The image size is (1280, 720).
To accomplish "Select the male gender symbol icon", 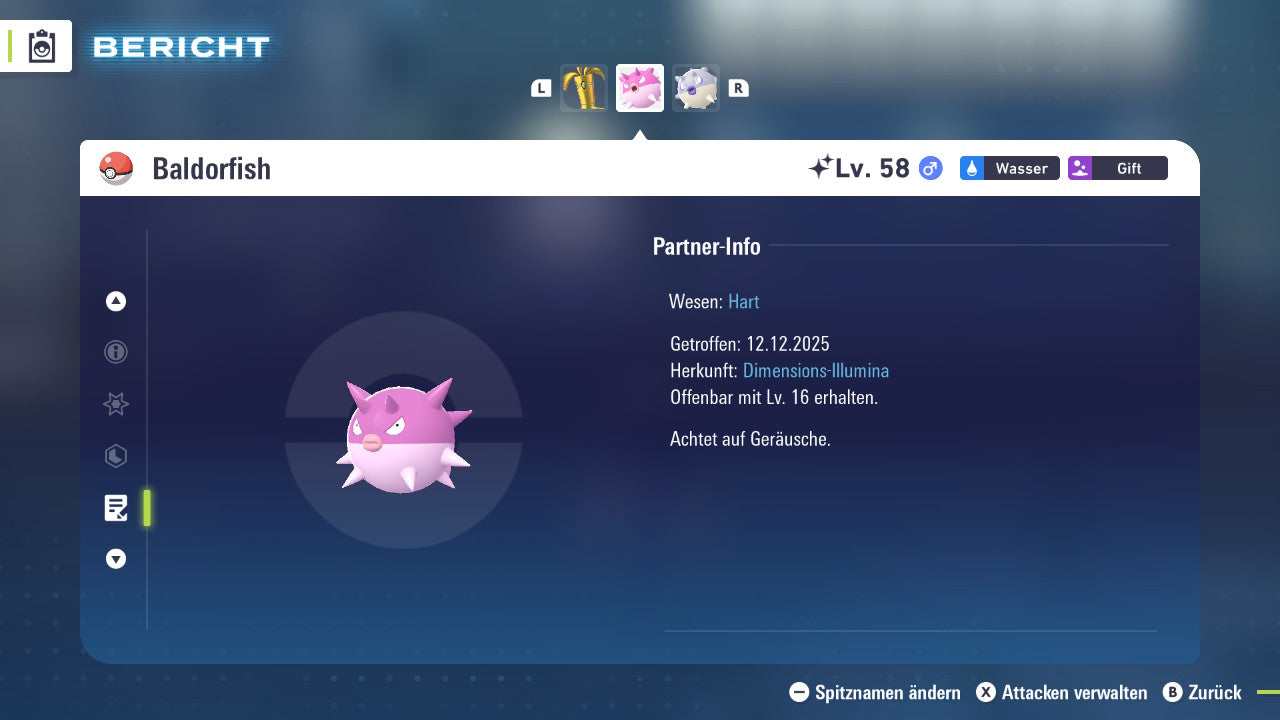I will tap(928, 169).
